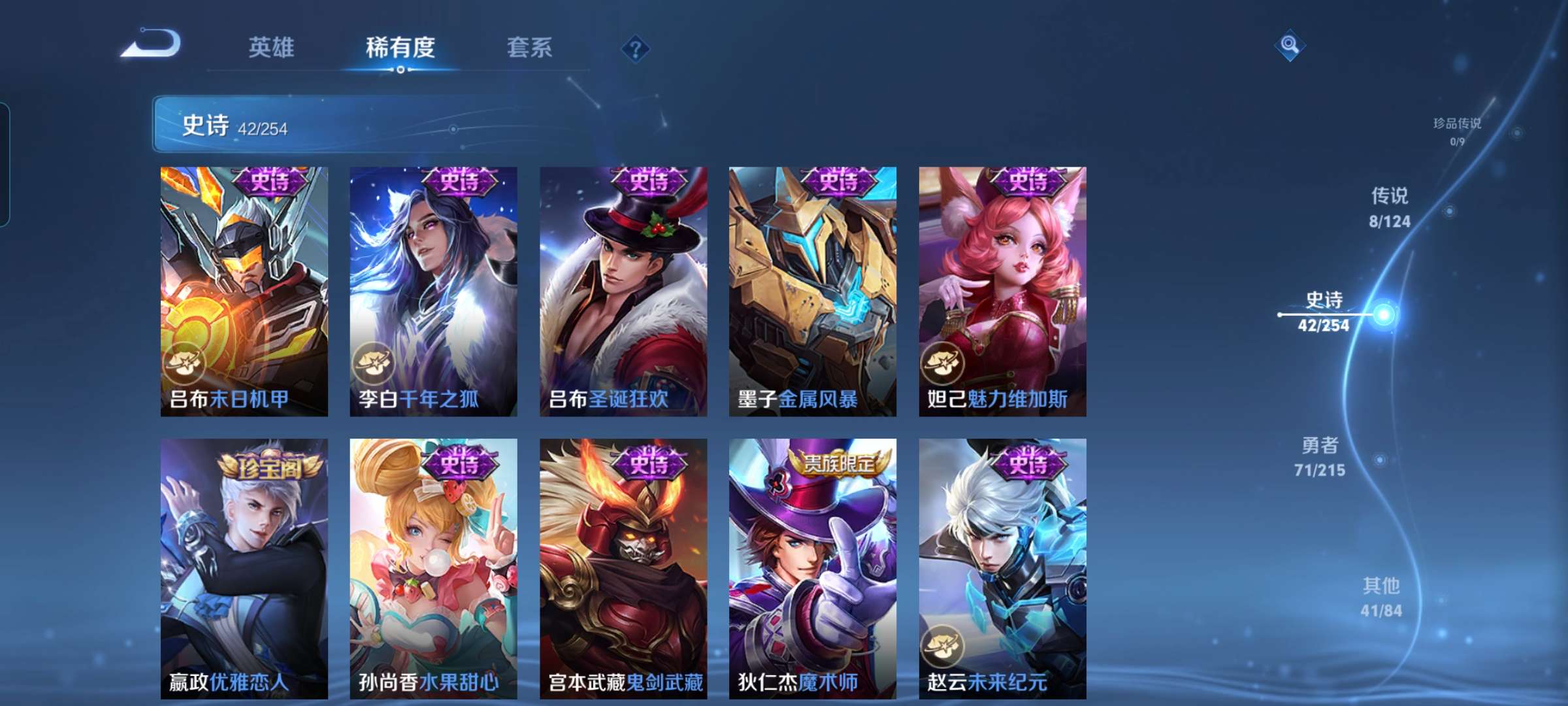Open the 宫本武藏鬼剑武藏 skin card
This screenshot has height=706, width=1568.
pyautogui.click(x=623, y=565)
